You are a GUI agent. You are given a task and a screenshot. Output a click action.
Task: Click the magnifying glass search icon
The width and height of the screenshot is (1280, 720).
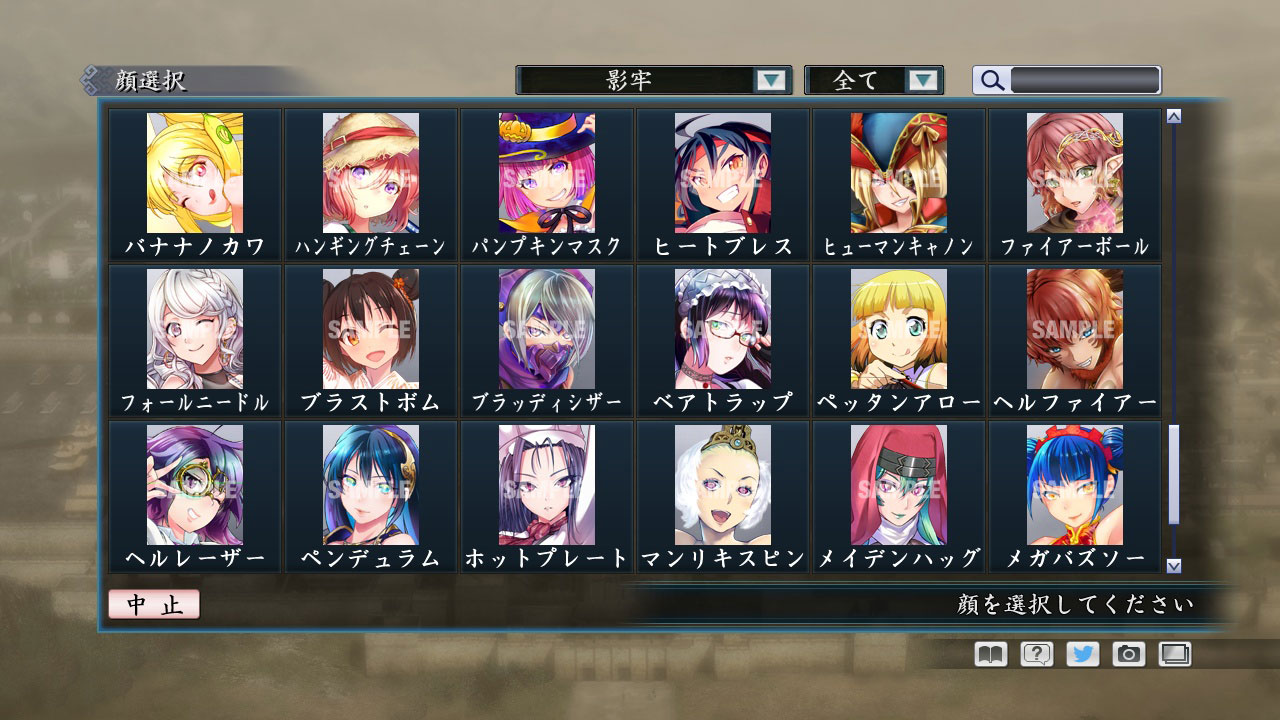point(990,80)
